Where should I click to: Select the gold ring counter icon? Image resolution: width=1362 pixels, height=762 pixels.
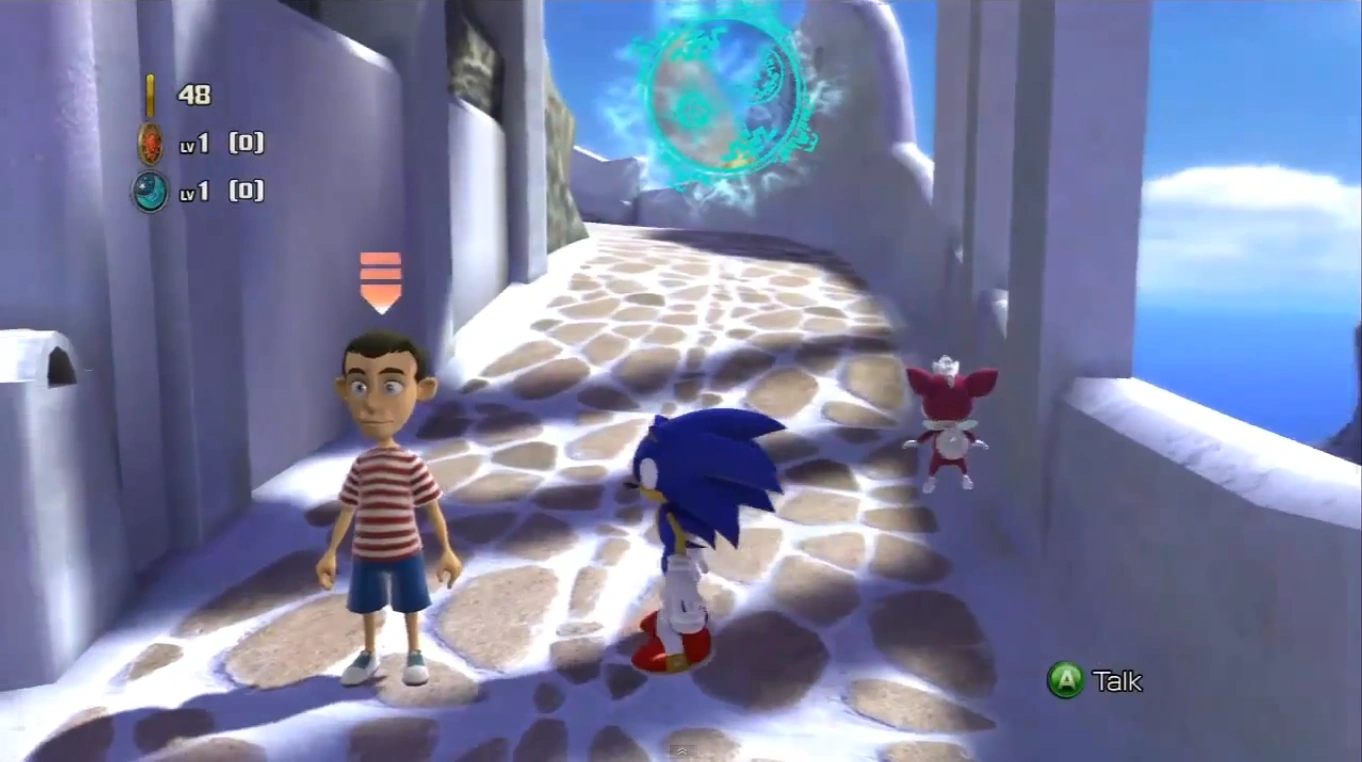click(x=151, y=96)
